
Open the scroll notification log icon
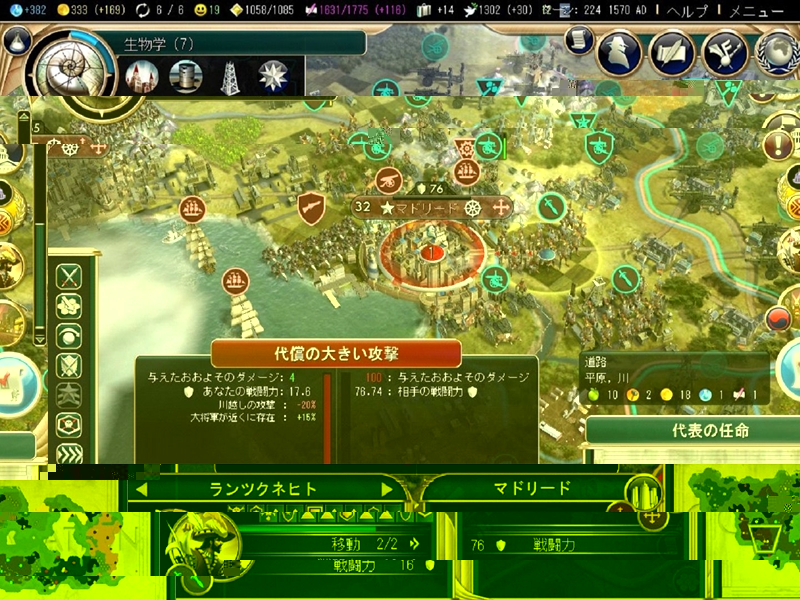578,39
